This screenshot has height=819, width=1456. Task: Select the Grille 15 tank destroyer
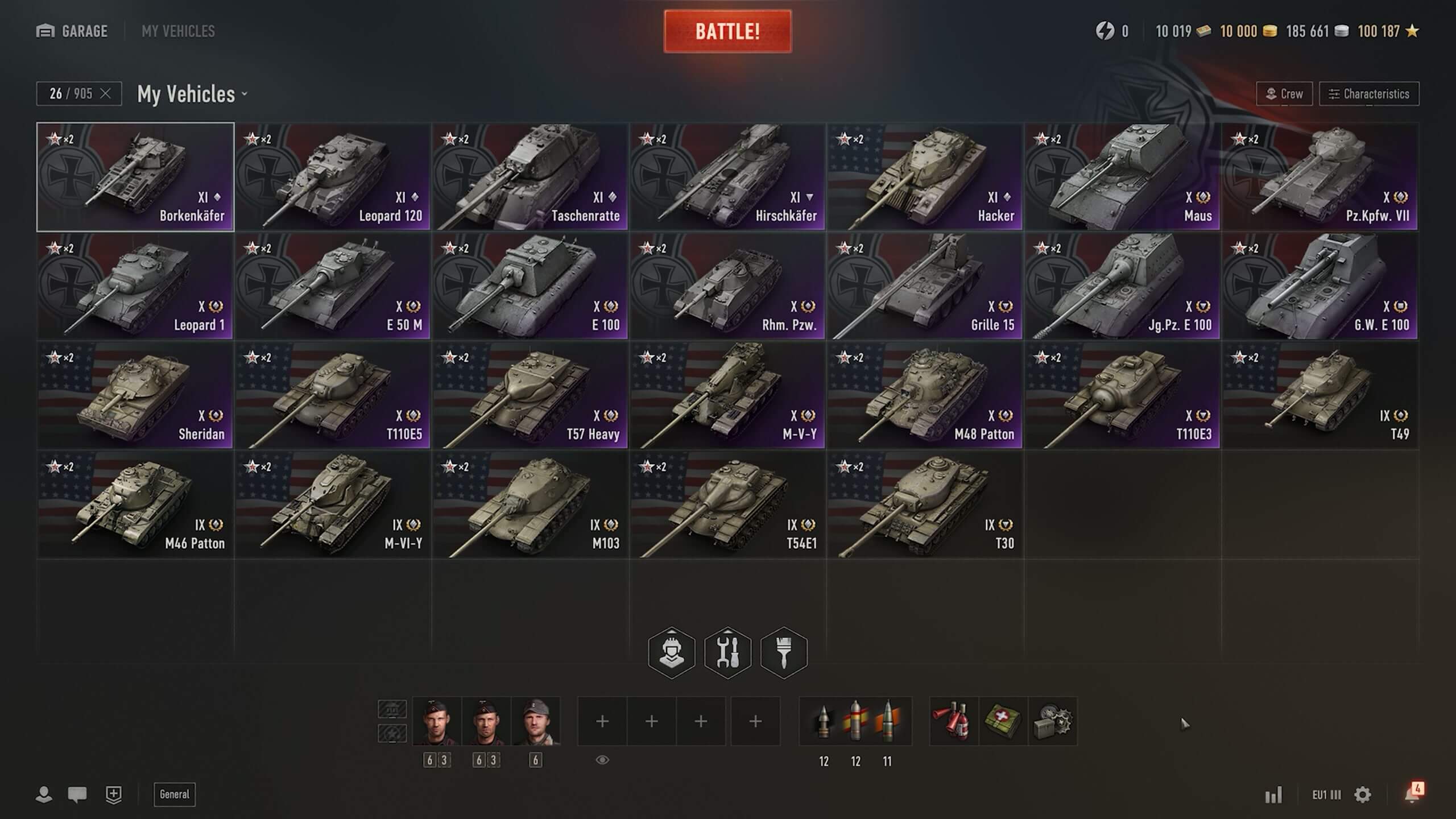(925, 286)
